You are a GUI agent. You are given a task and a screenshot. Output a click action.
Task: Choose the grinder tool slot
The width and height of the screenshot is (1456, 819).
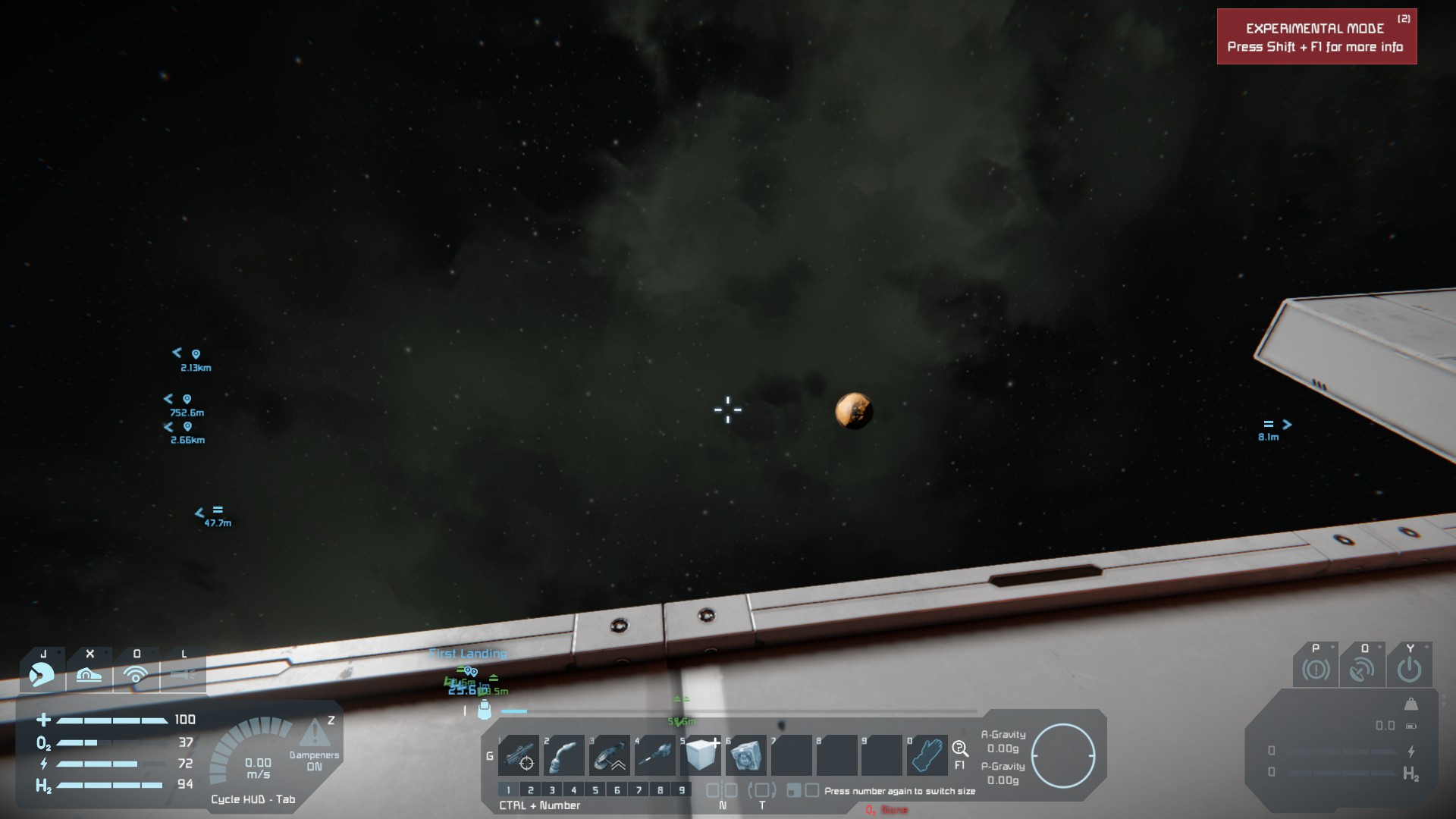(x=609, y=755)
